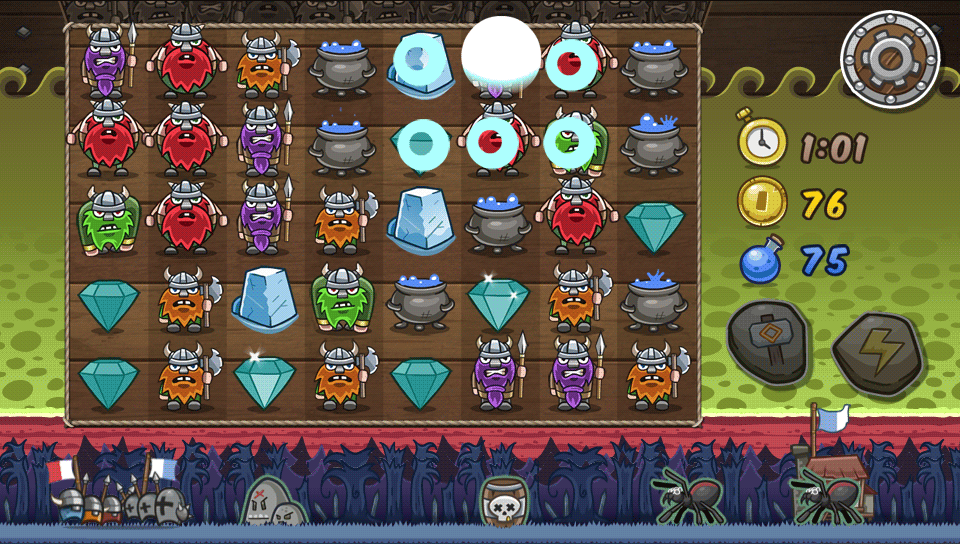Activate the lightning bolt stone power

(x=877, y=351)
